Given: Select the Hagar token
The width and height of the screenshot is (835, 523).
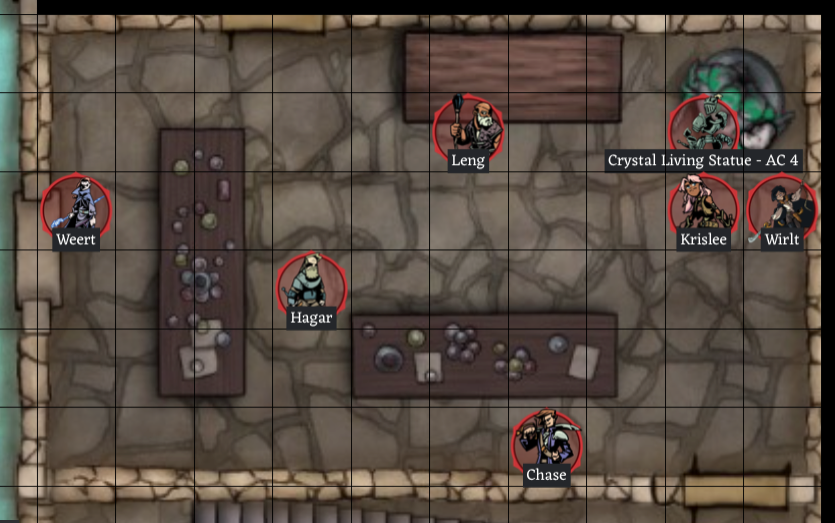Looking at the screenshot, I should [x=311, y=285].
